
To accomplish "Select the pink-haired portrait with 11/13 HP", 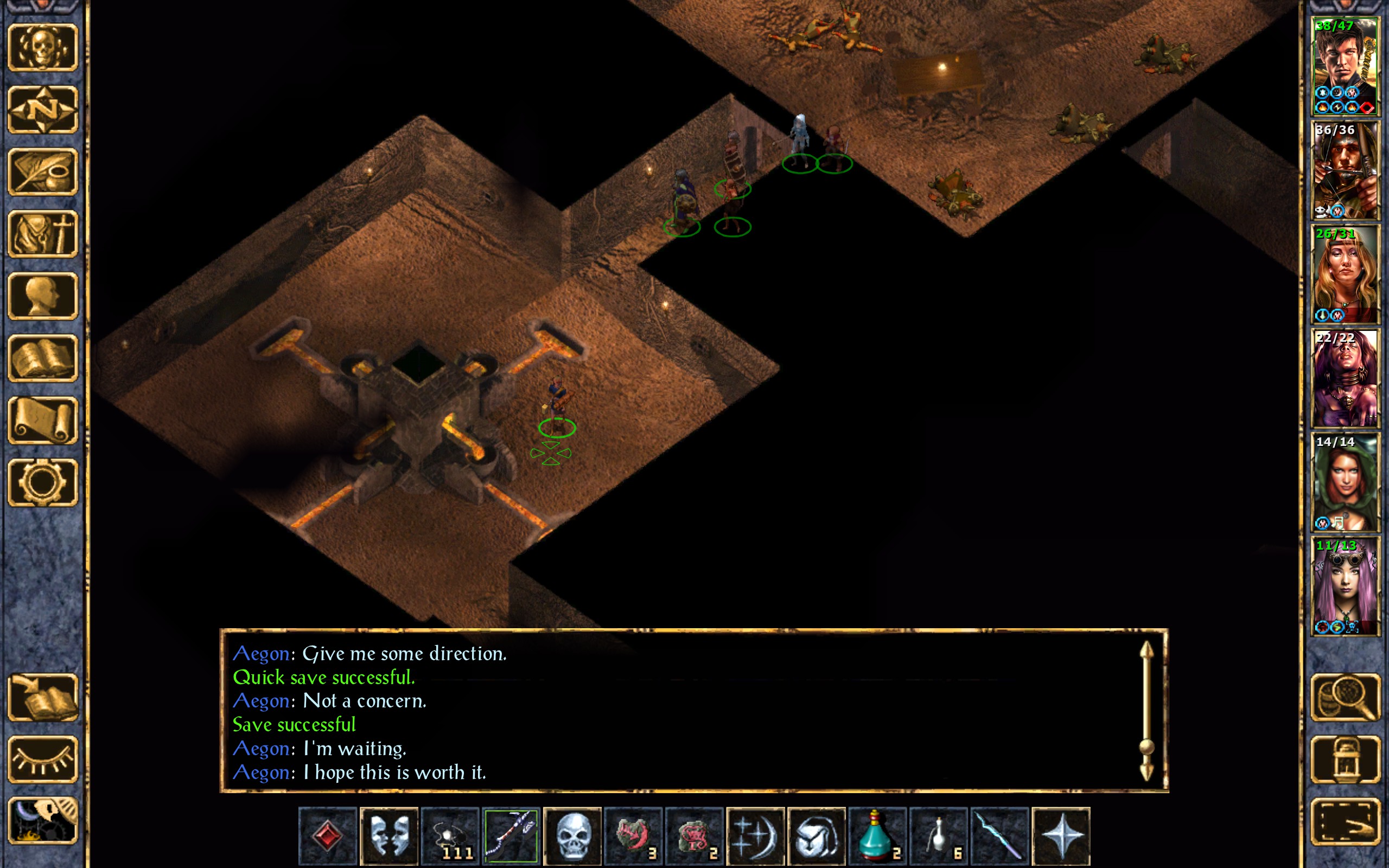I will 1345,586.
